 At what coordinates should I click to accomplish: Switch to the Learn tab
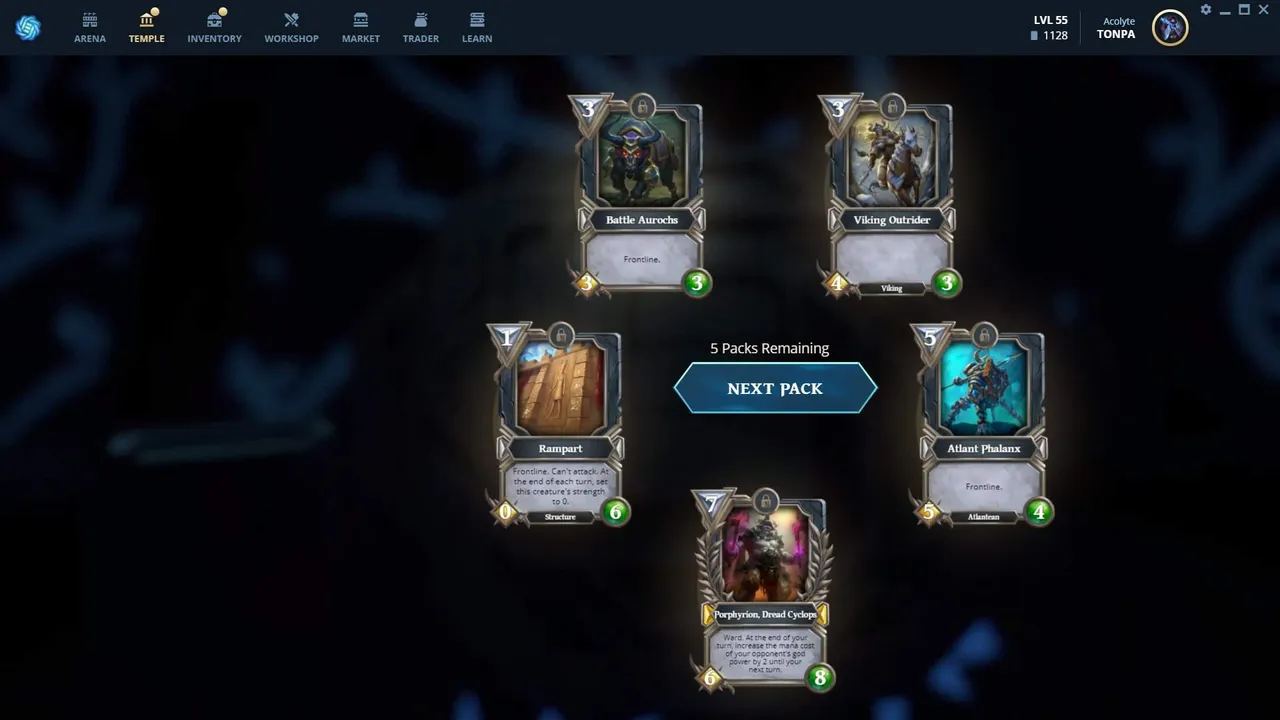click(477, 27)
